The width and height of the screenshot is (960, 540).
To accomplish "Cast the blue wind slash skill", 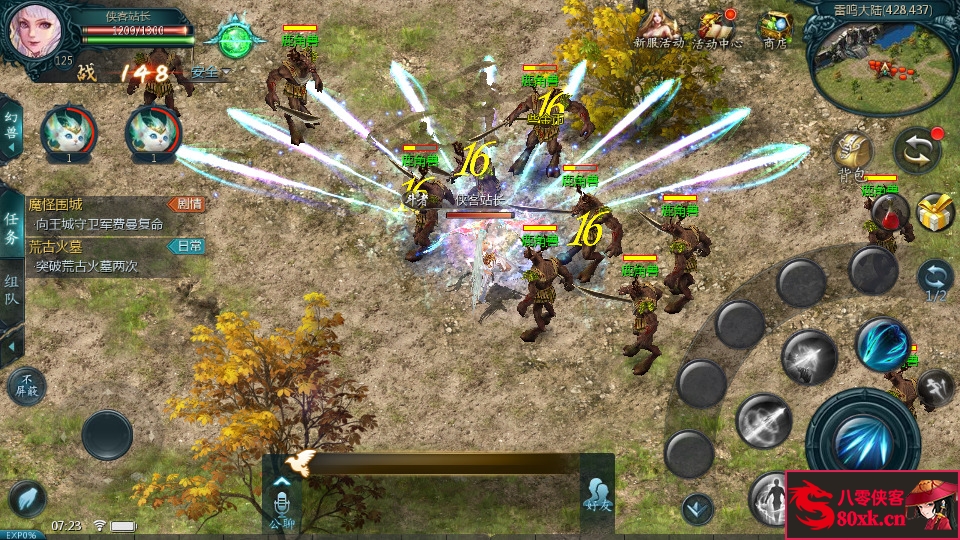I will coord(884,345).
